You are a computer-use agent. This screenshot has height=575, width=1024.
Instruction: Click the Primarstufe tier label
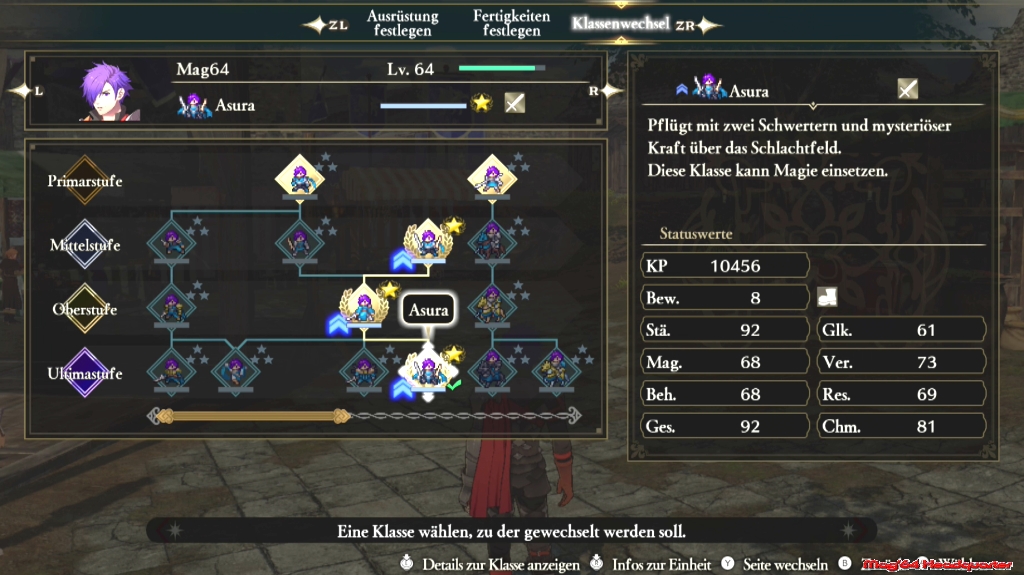point(85,181)
